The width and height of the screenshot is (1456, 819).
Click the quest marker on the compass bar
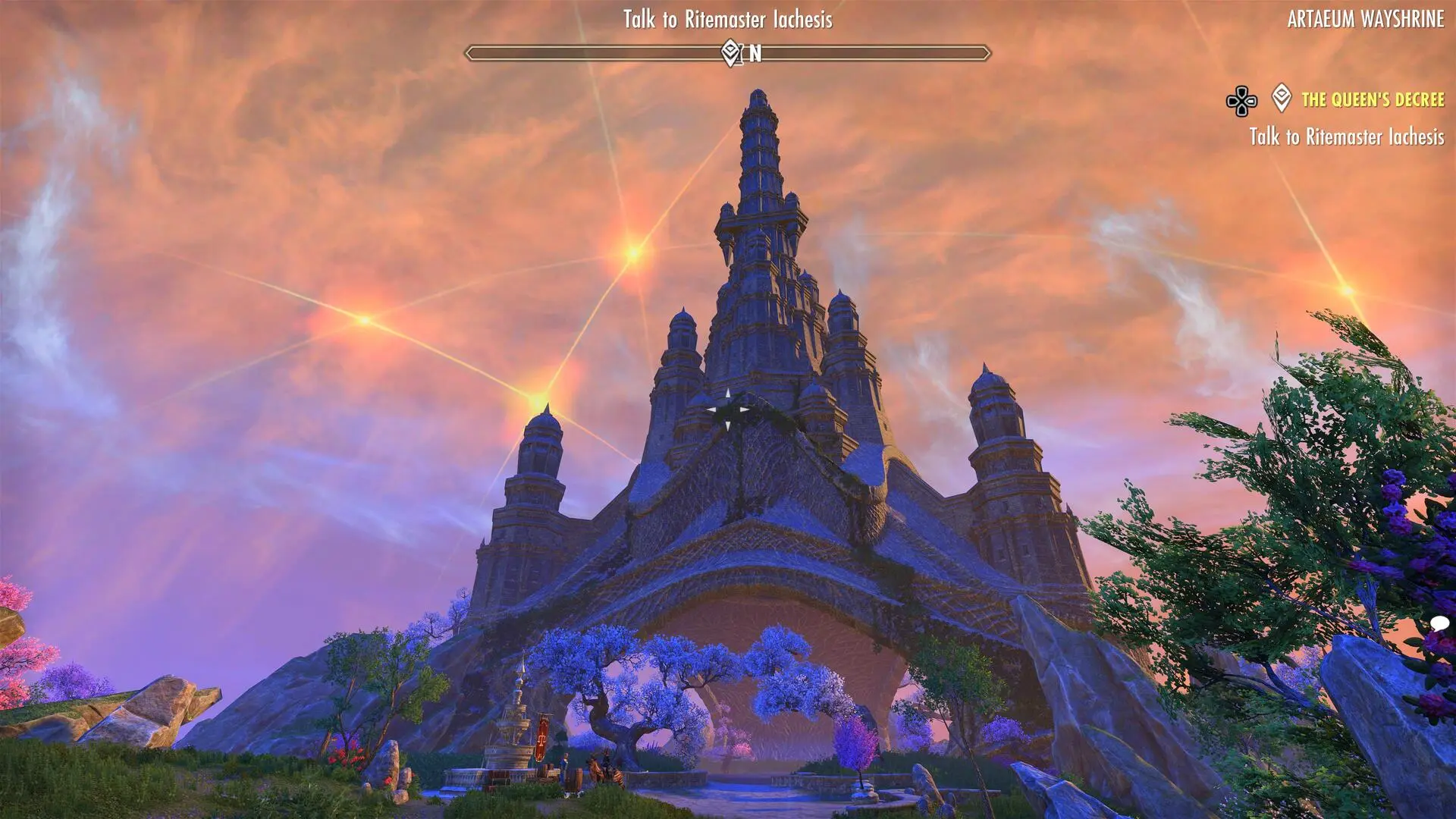tap(730, 53)
